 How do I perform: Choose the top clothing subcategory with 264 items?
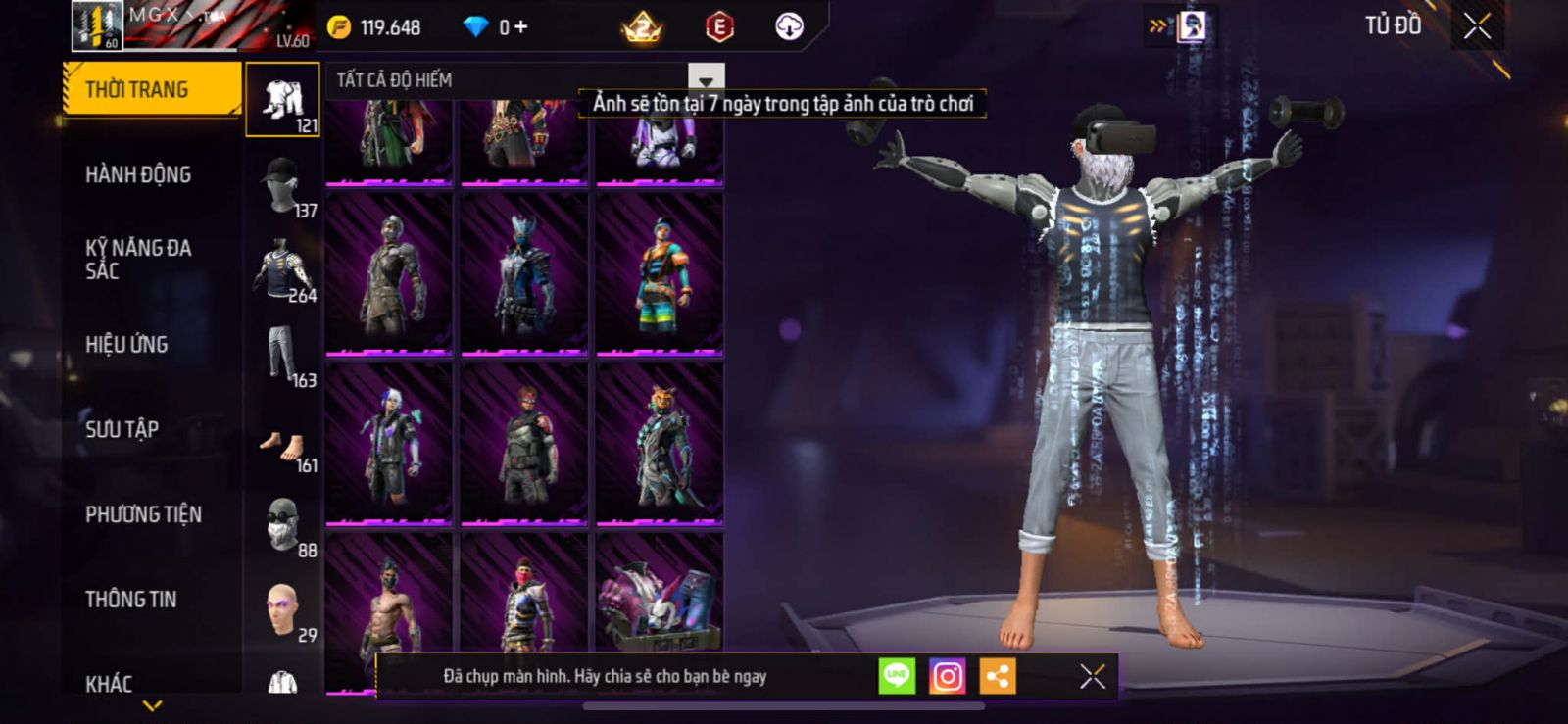pyautogui.click(x=283, y=270)
